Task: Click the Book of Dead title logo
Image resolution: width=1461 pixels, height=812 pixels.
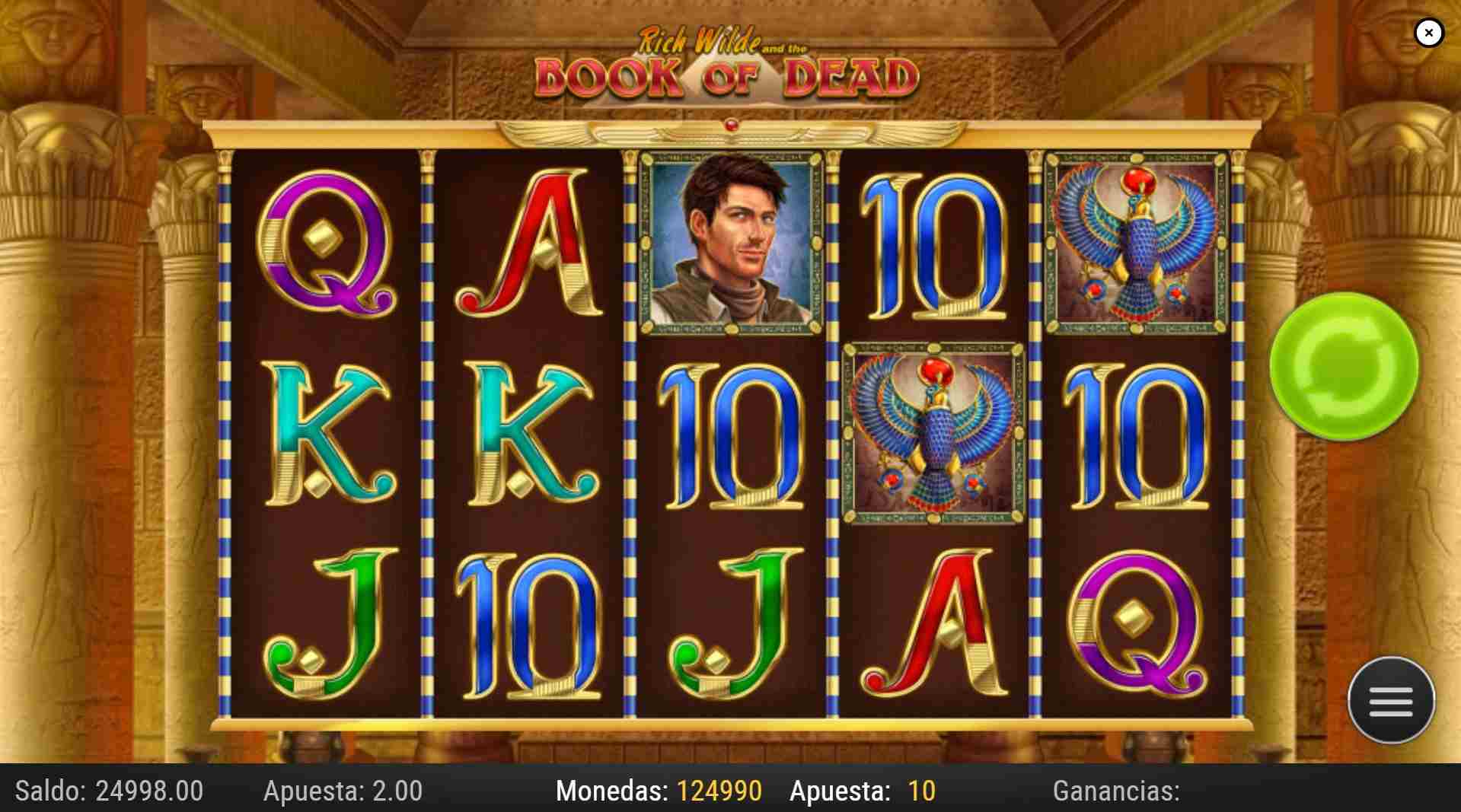Action: click(729, 72)
